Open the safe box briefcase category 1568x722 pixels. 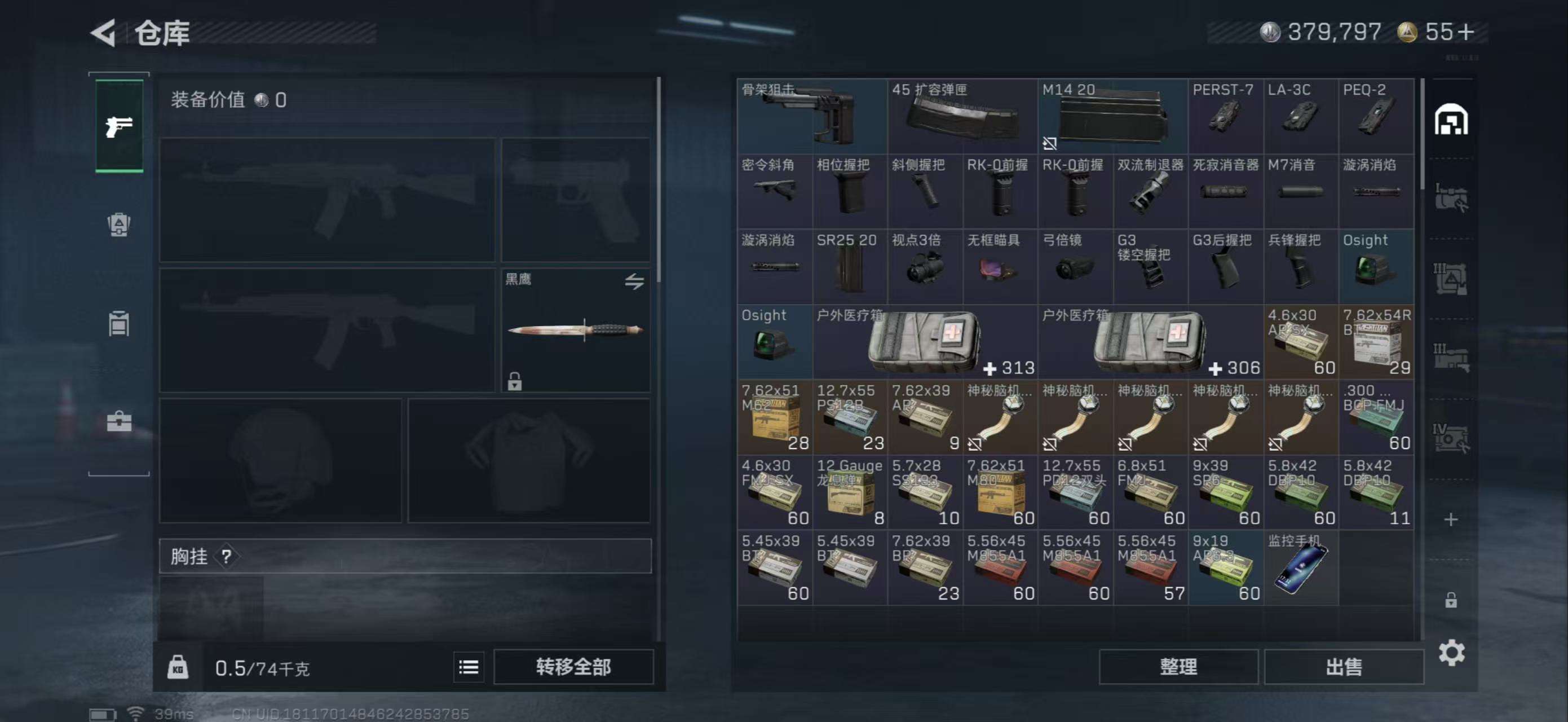[120, 420]
